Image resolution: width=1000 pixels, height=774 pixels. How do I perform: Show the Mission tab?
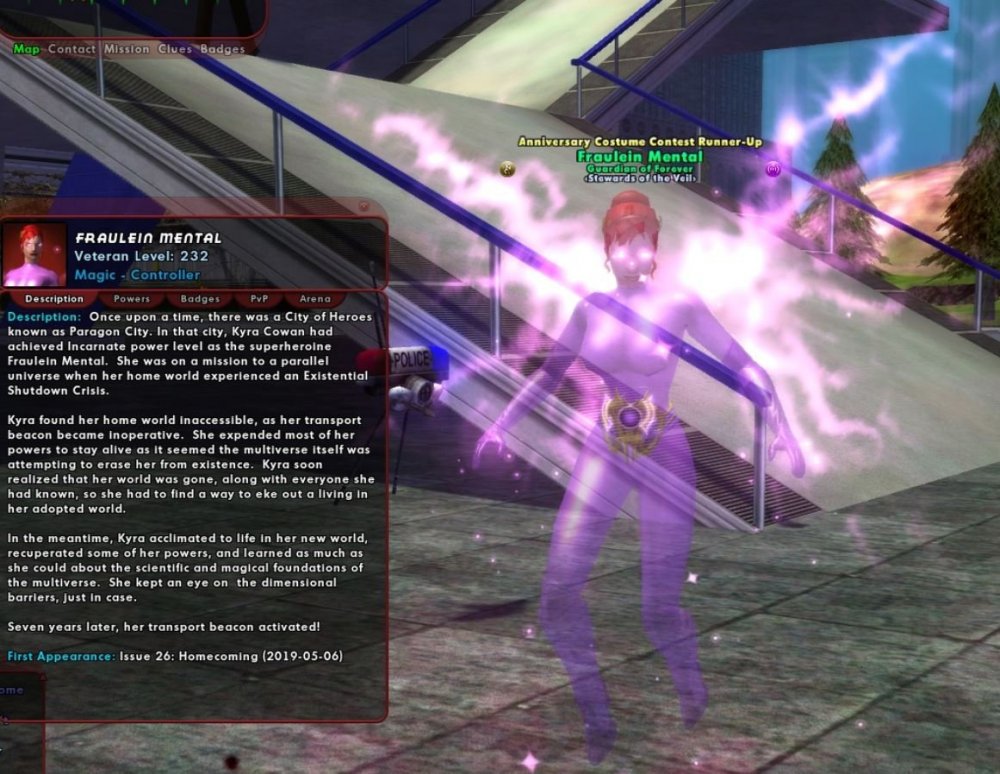[126, 49]
